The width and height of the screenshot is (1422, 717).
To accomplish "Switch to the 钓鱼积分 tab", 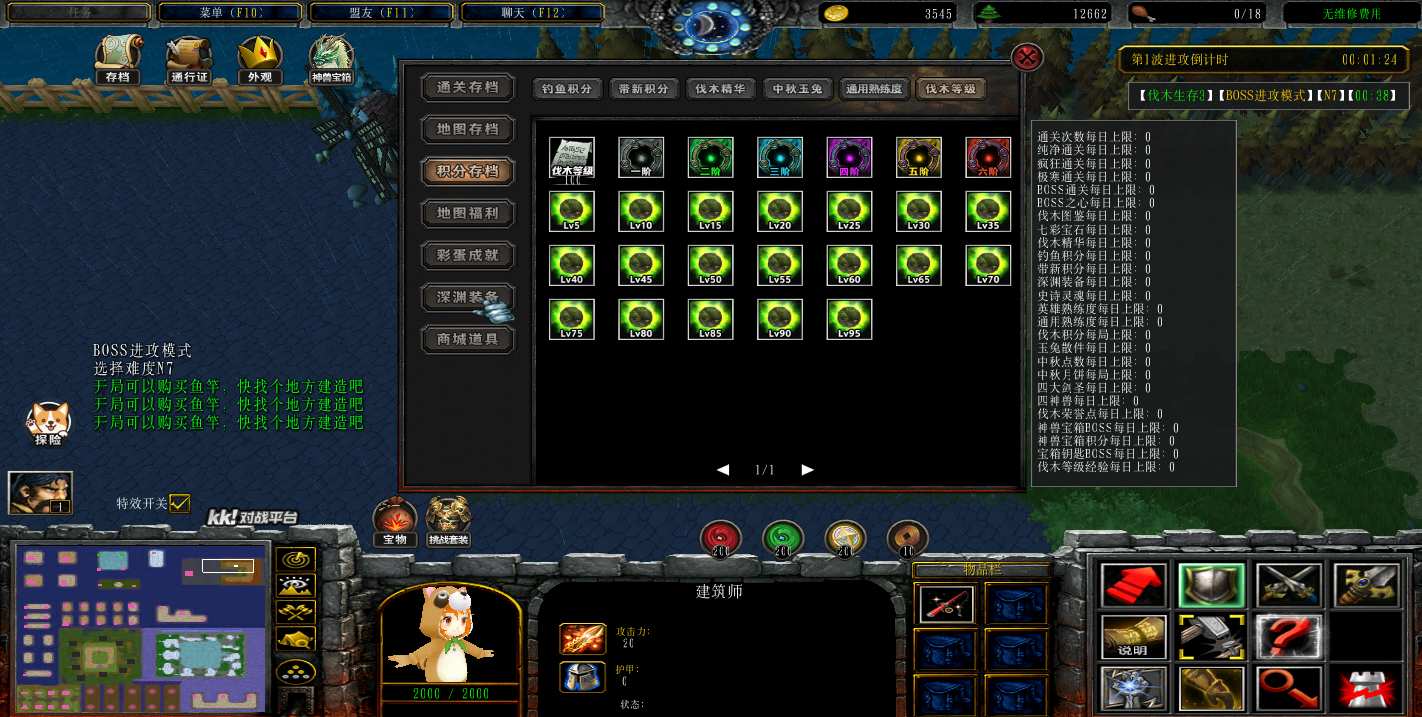I will pyautogui.click(x=567, y=89).
